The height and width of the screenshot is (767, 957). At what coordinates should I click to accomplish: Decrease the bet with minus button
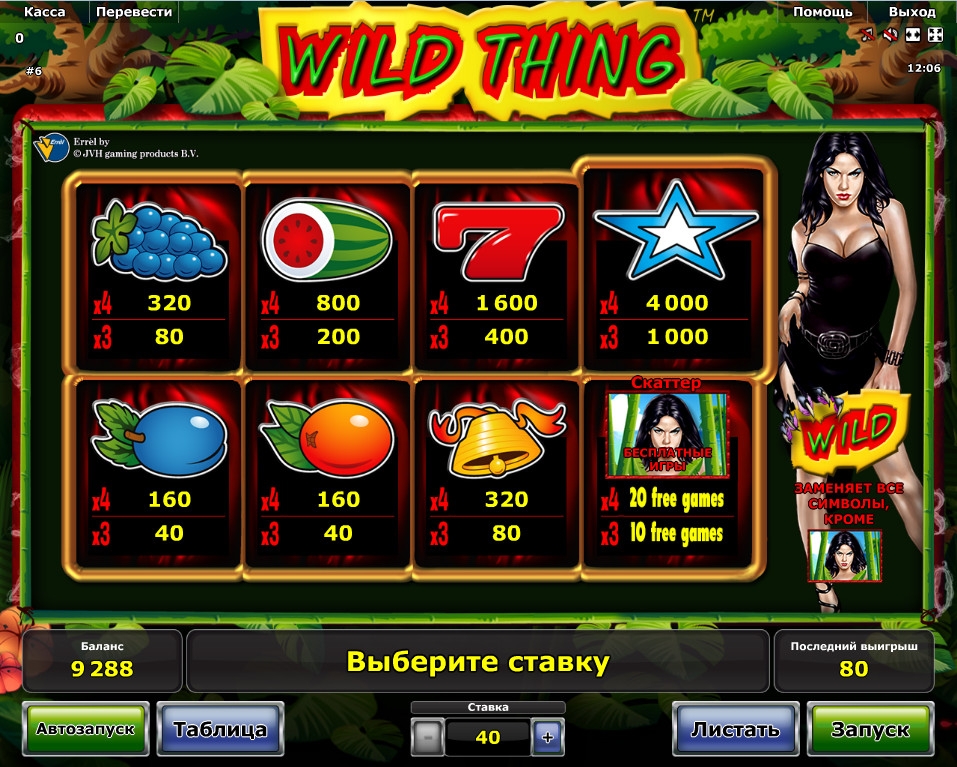427,738
